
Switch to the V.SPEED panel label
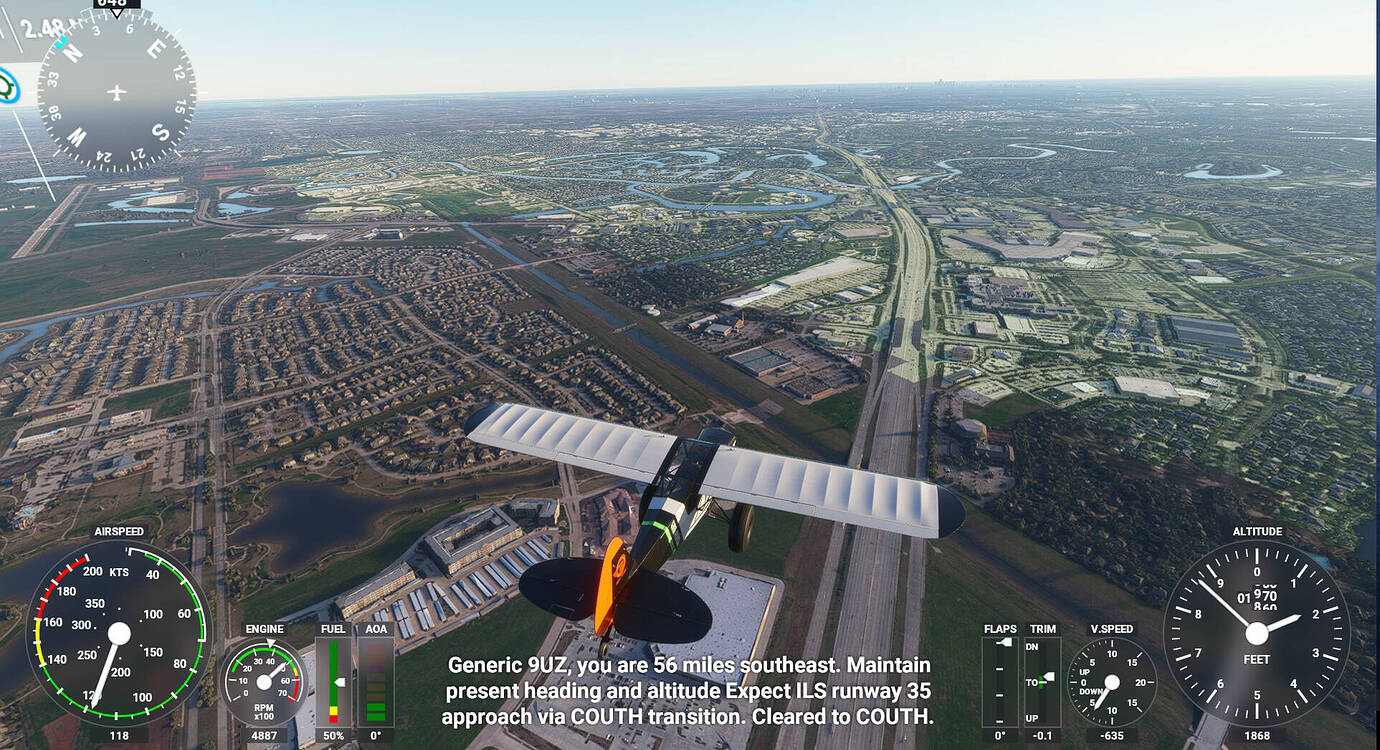coord(1110,629)
